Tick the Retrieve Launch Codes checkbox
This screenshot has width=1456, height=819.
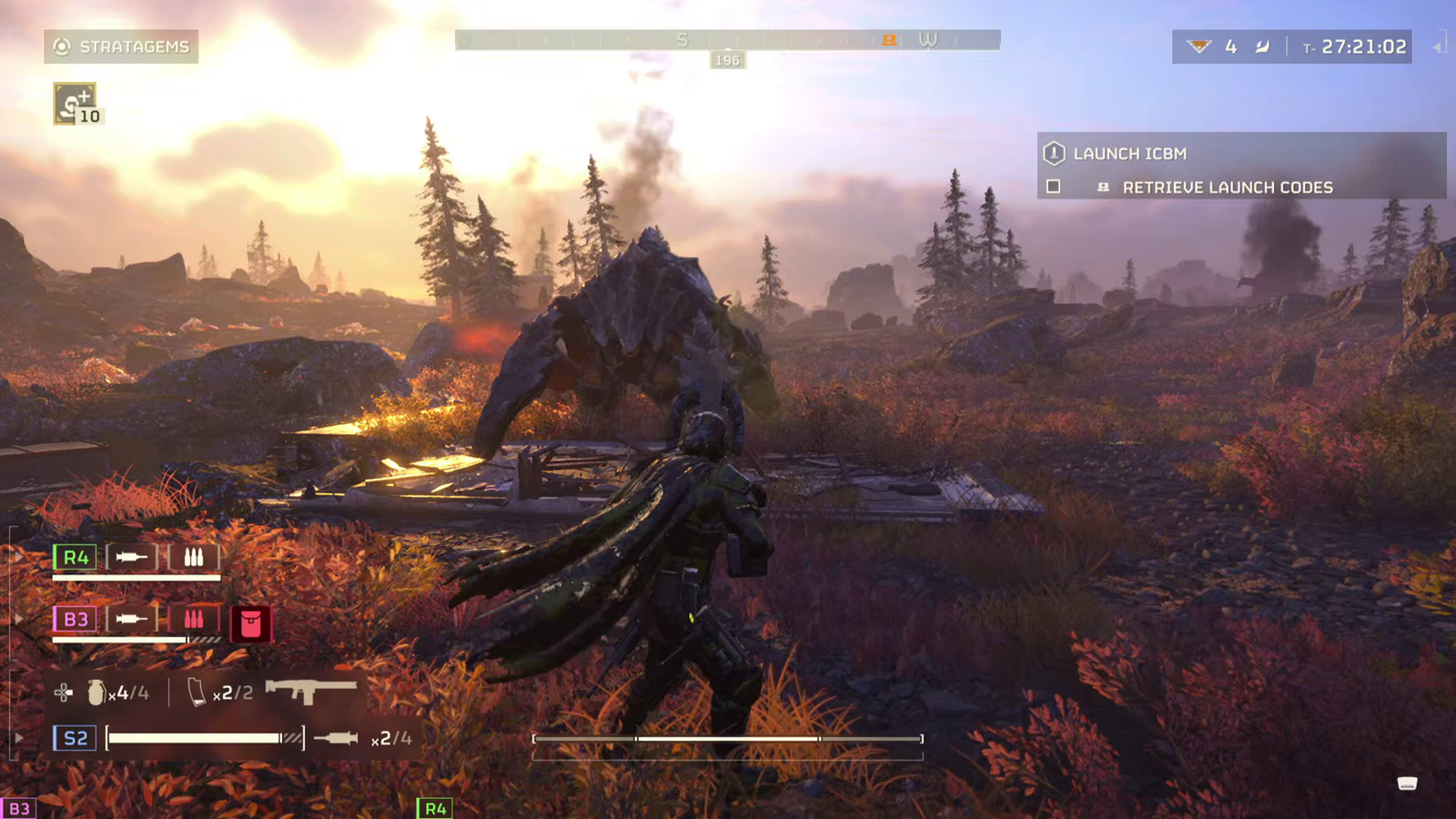tap(1054, 187)
